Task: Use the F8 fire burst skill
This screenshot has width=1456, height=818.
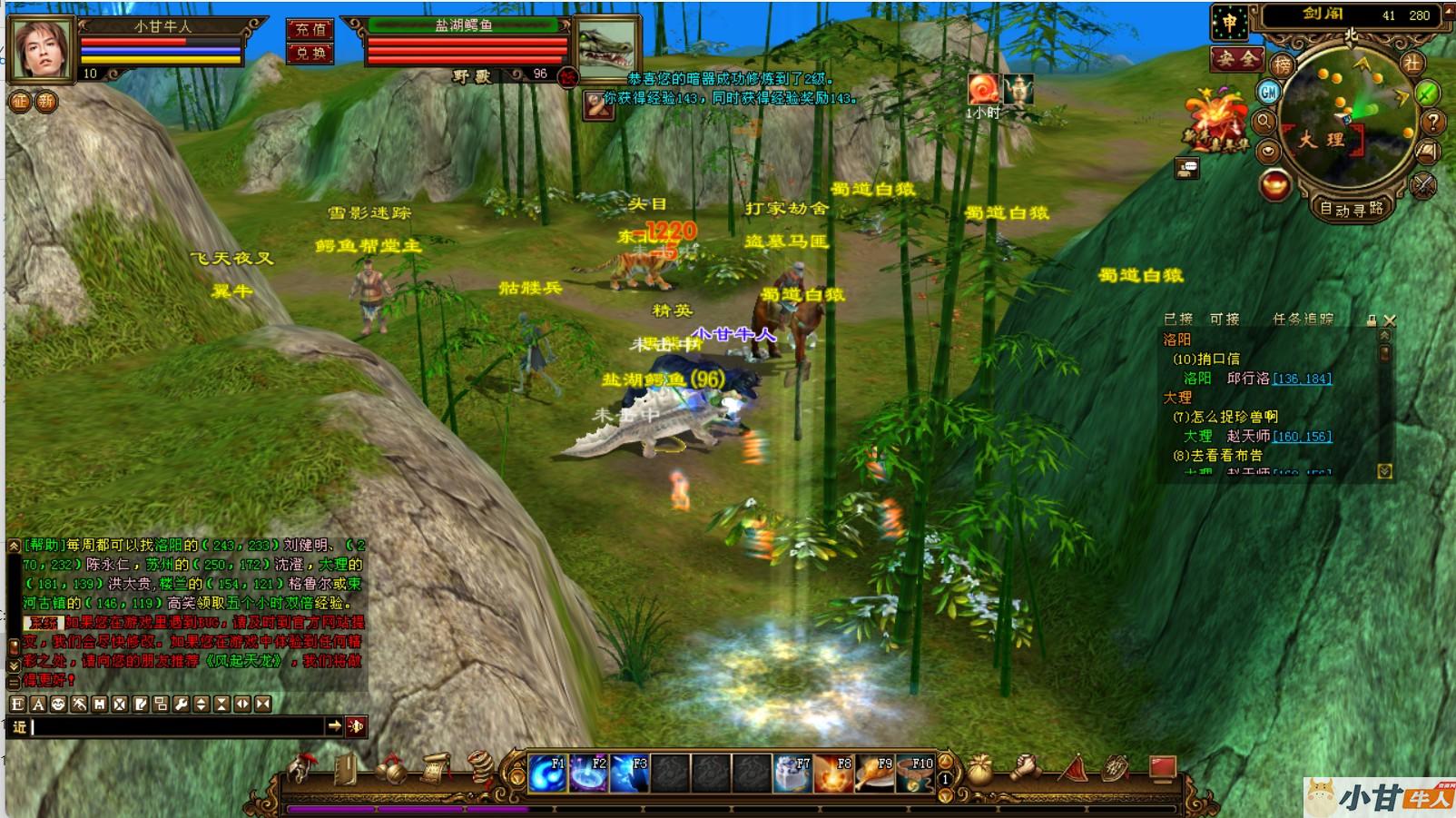Action: point(834,774)
